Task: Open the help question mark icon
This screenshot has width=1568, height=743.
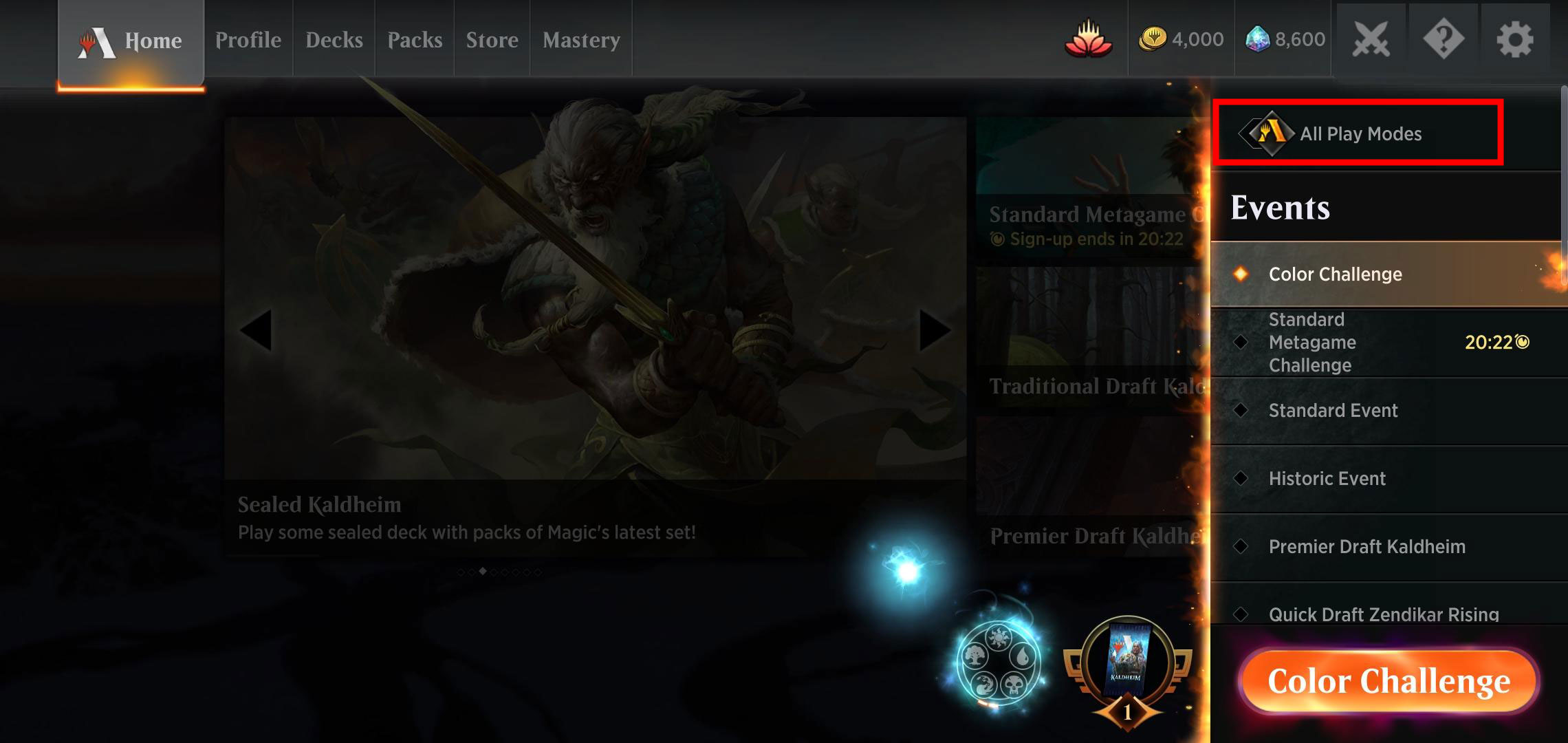Action: pos(1442,39)
